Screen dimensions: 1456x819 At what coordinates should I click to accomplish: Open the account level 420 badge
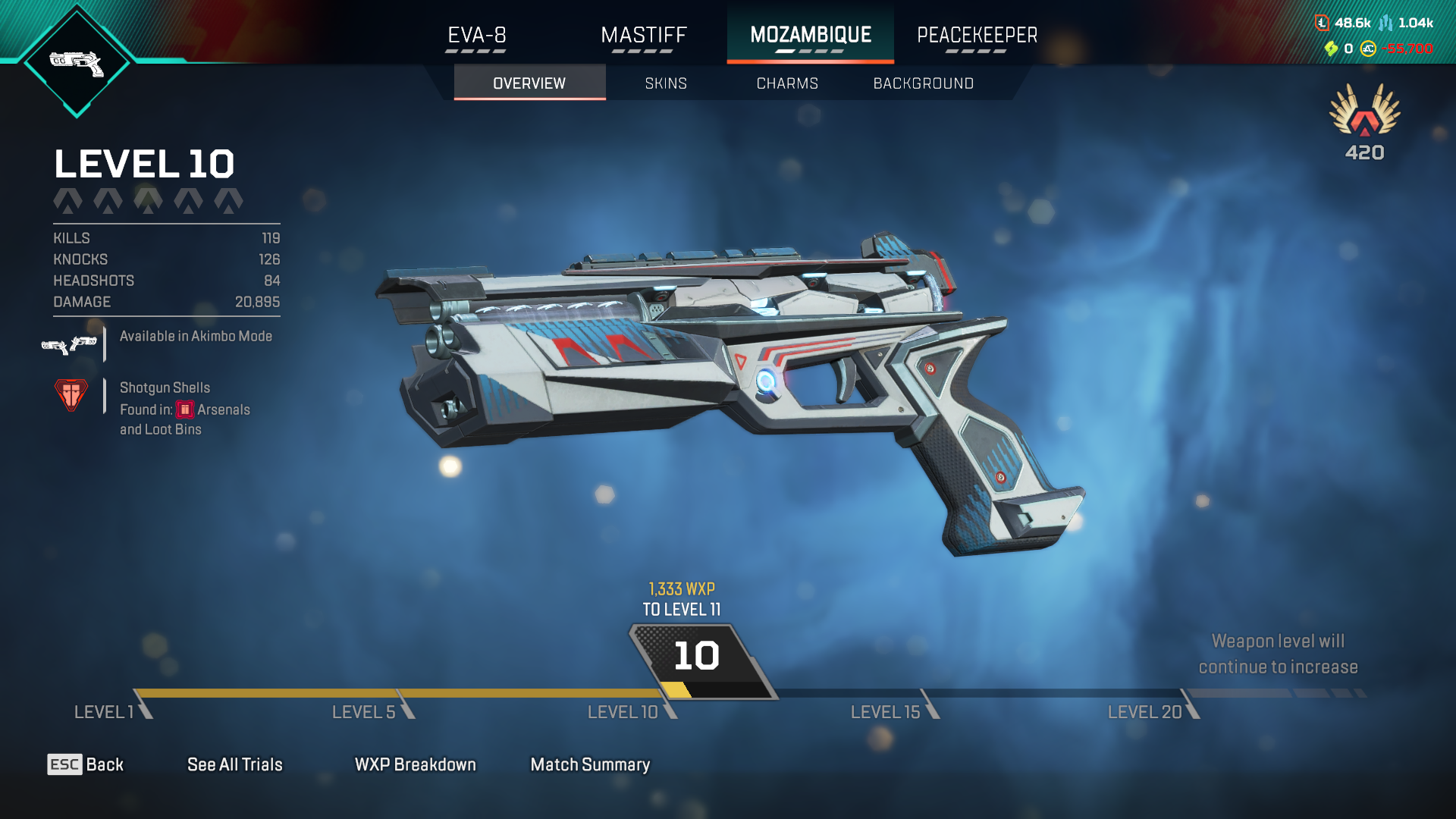click(x=1364, y=123)
